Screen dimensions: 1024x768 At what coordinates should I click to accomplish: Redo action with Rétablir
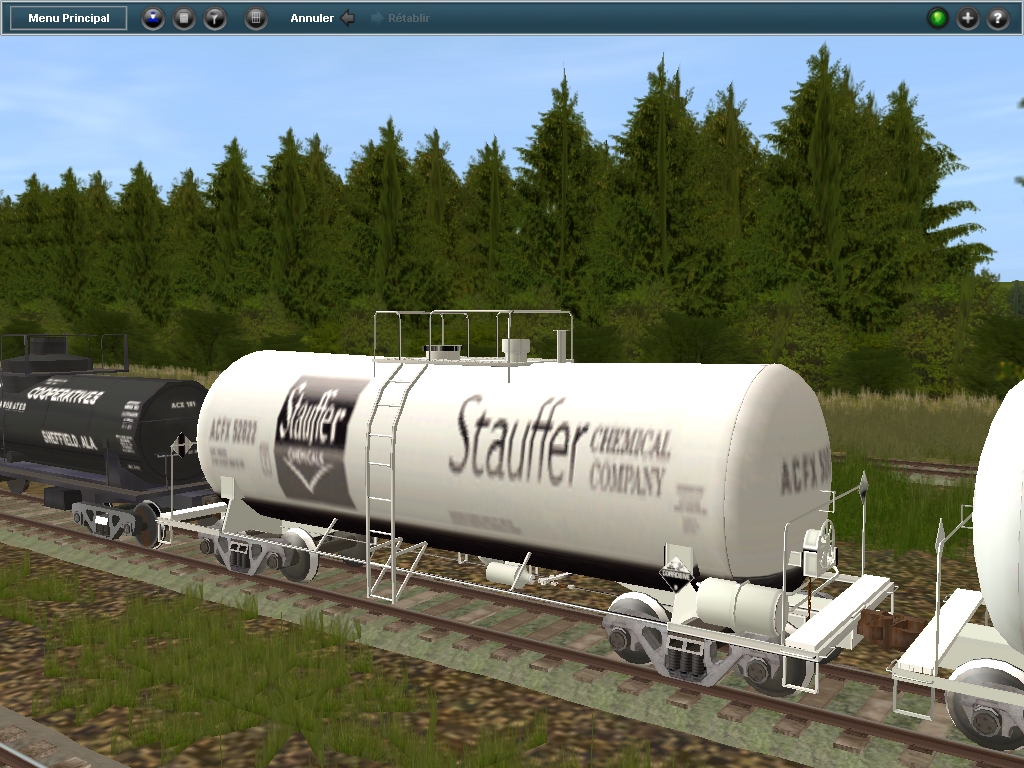pos(401,18)
